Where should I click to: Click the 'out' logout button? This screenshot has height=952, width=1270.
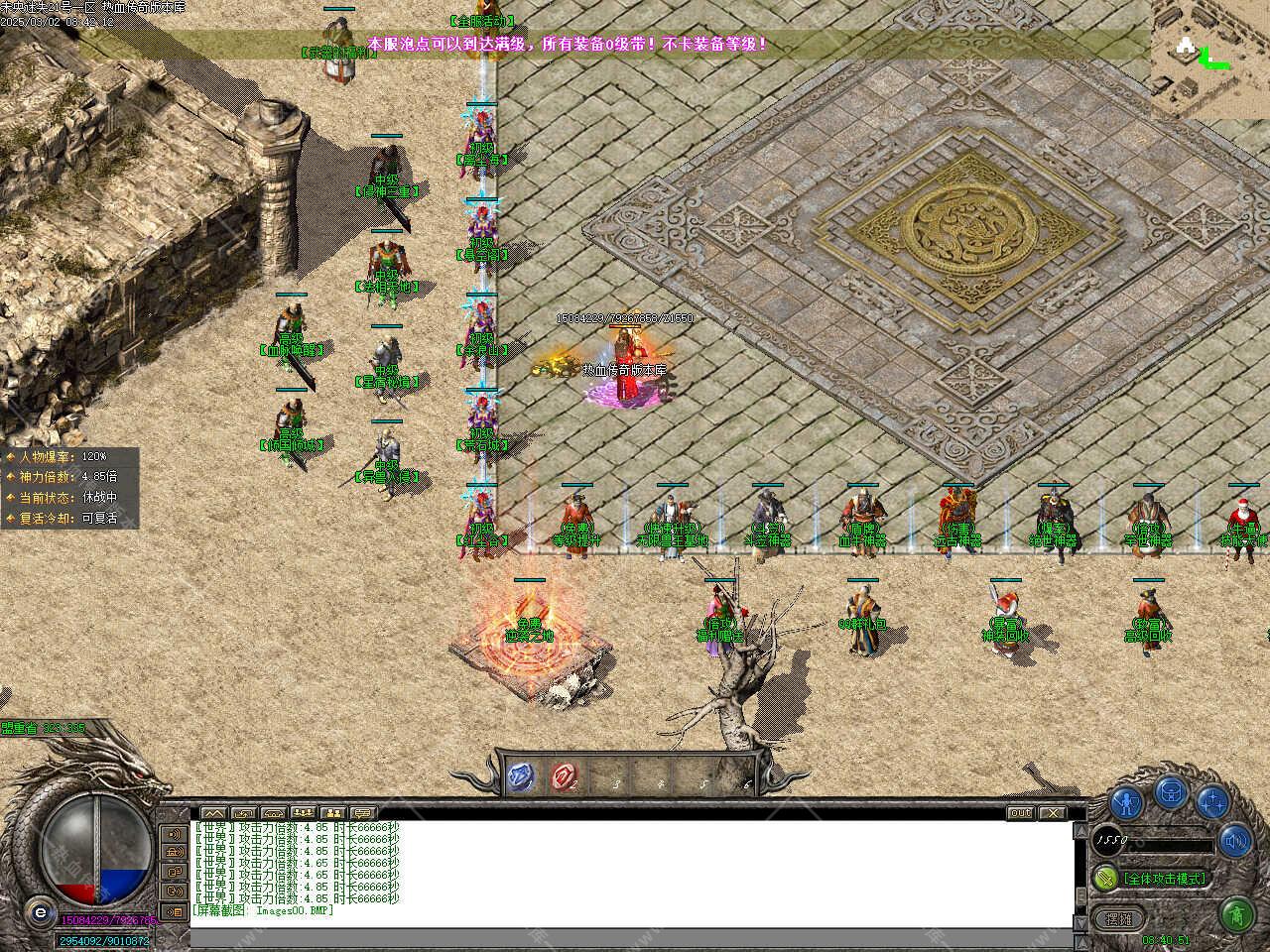coord(1020,813)
